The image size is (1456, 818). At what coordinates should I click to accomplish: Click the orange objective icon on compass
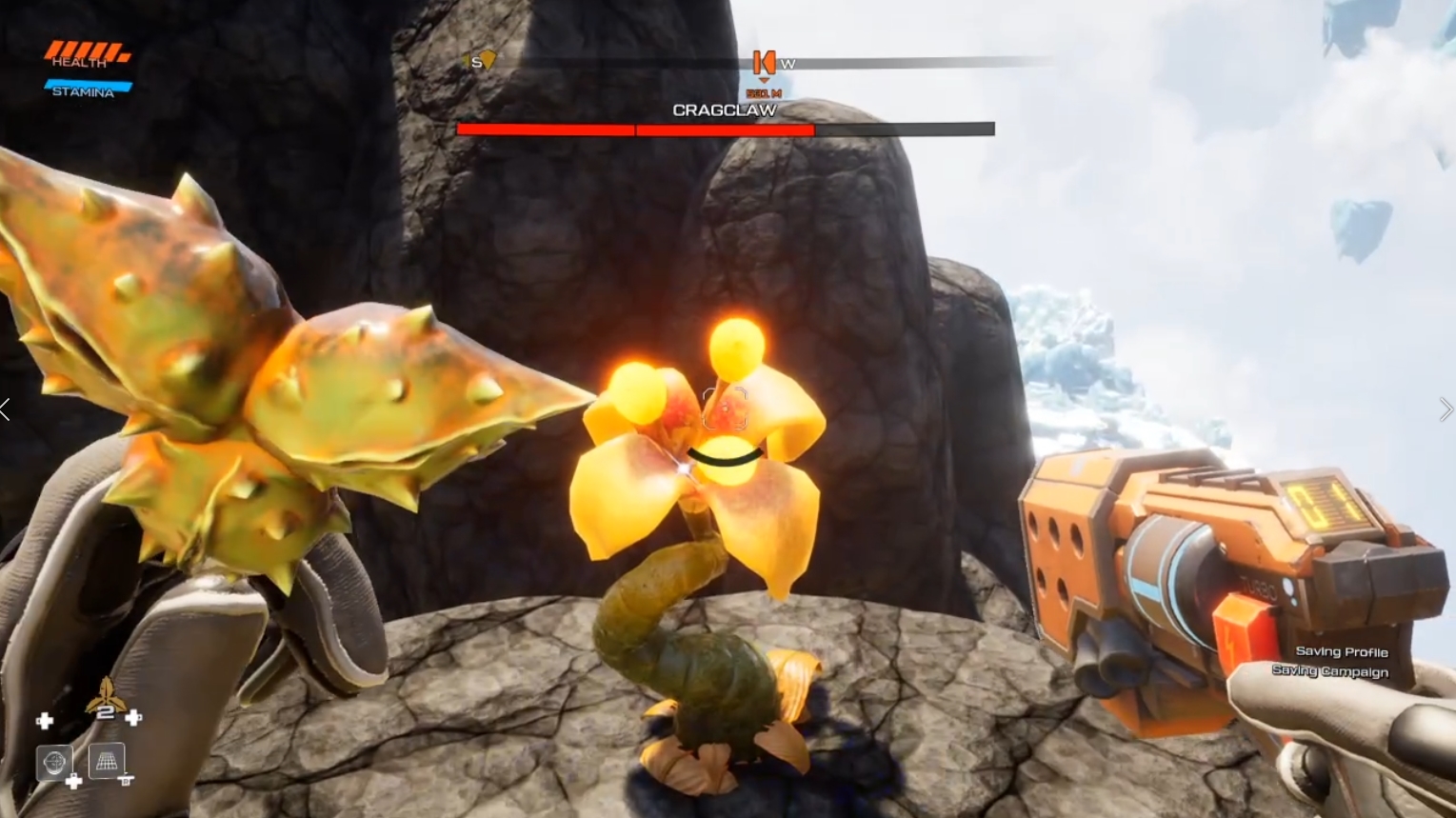767,63
